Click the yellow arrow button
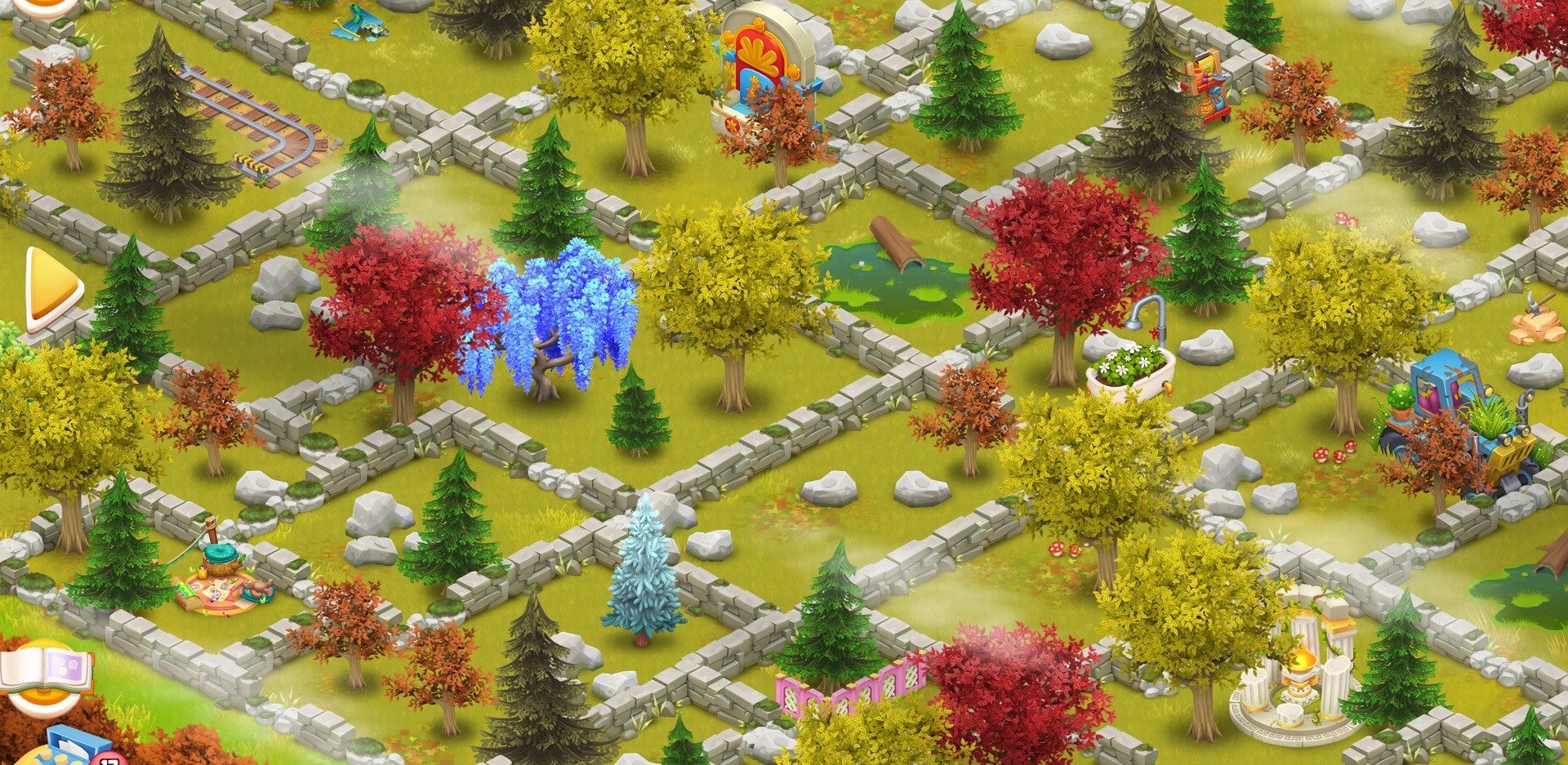This screenshot has height=765, width=1568. pos(51,288)
